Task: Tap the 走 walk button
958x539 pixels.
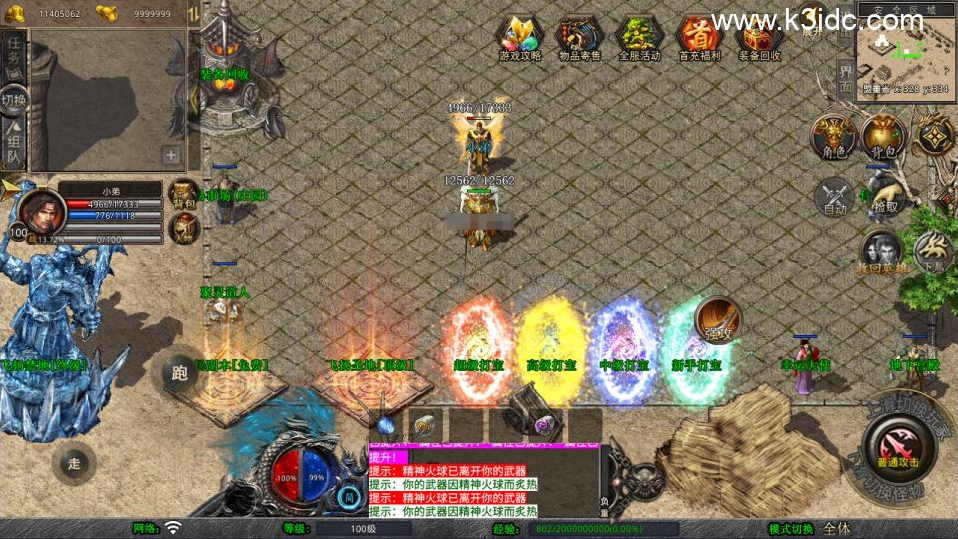Action: tap(73, 463)
